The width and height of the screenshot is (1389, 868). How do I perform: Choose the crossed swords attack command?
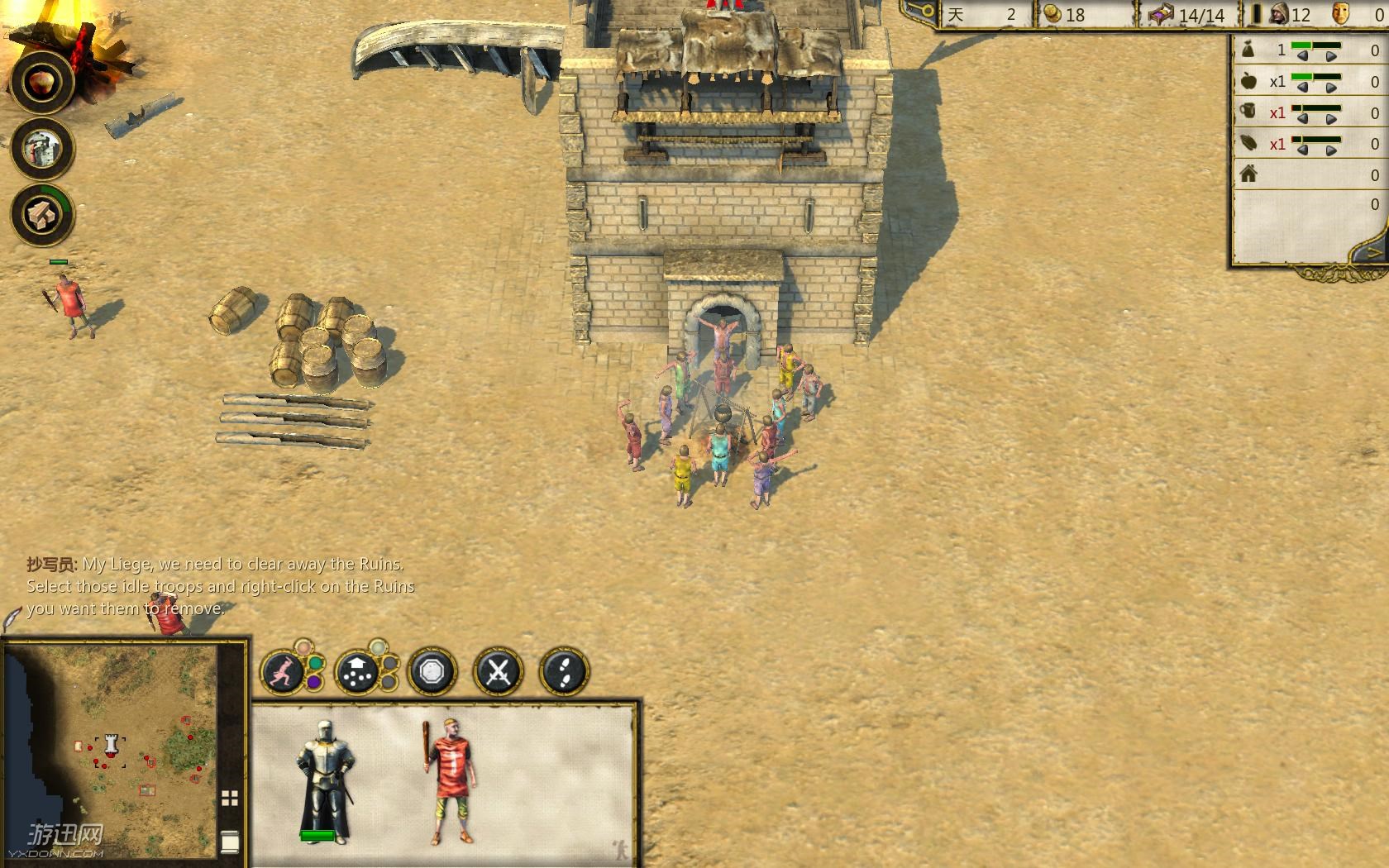coord(498,672)
